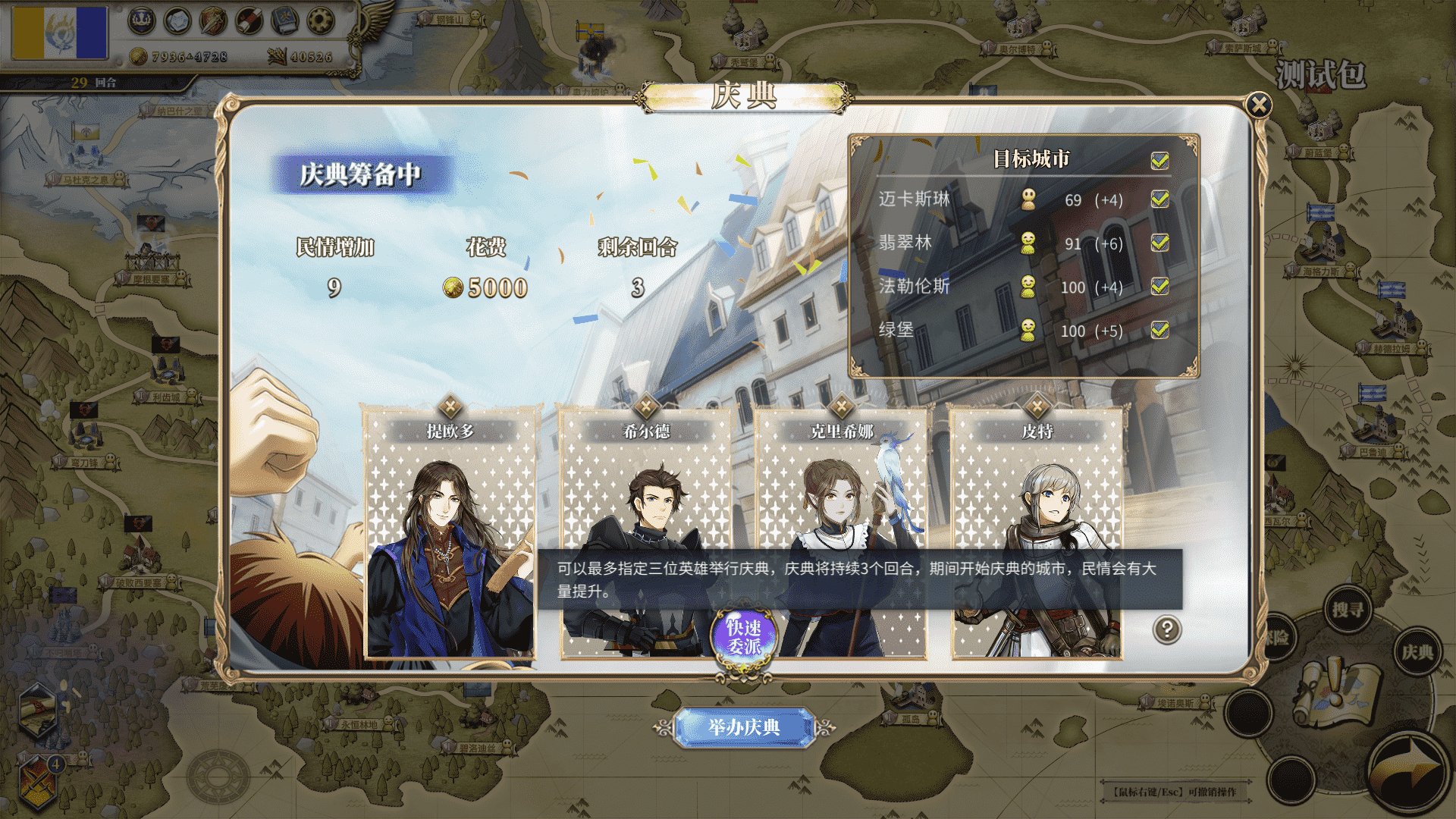1456x819 pixels.
Task: Uncheck the 迈卡斯琳 city checkbox
Action: tap(1159, 199)
